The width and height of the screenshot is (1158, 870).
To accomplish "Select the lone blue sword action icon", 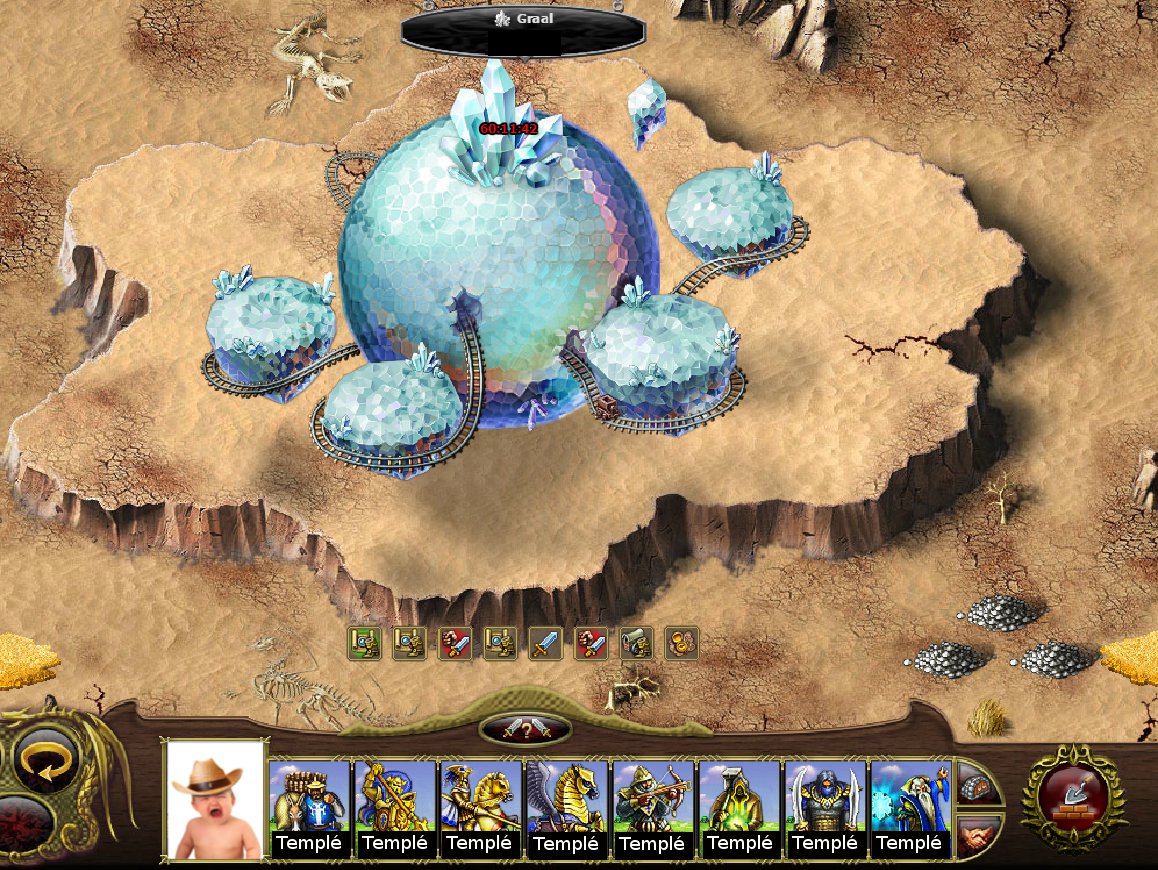I will click(545, 643).
